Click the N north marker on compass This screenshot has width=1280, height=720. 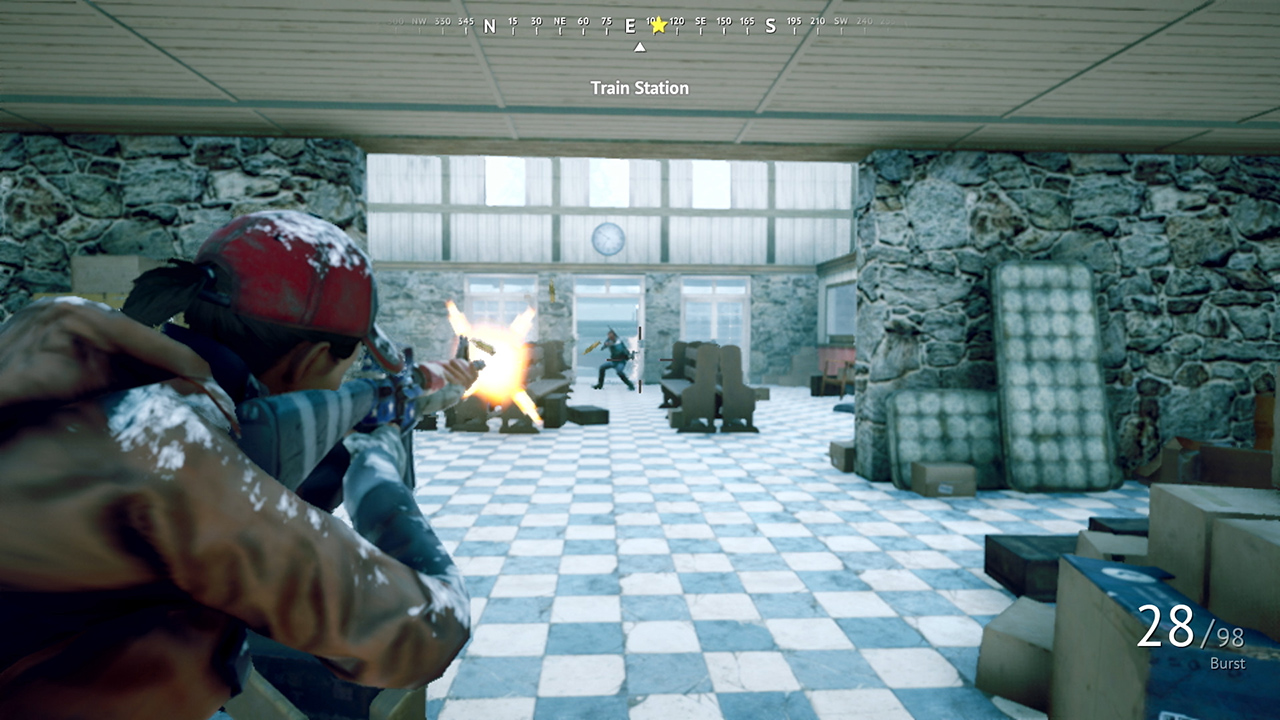tap(489, 26)
